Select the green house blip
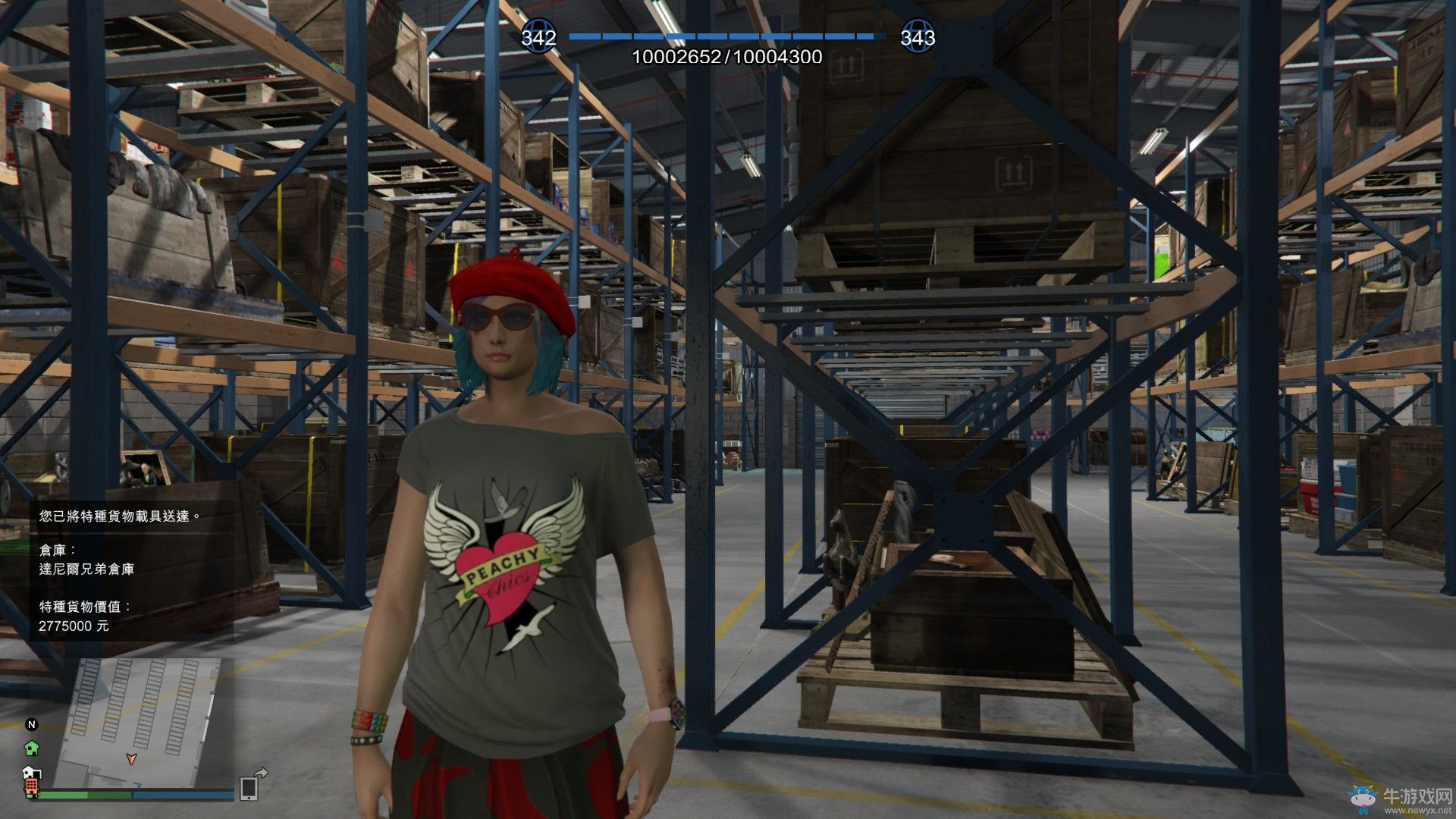 pyautogui.click(x=32, y=748)
